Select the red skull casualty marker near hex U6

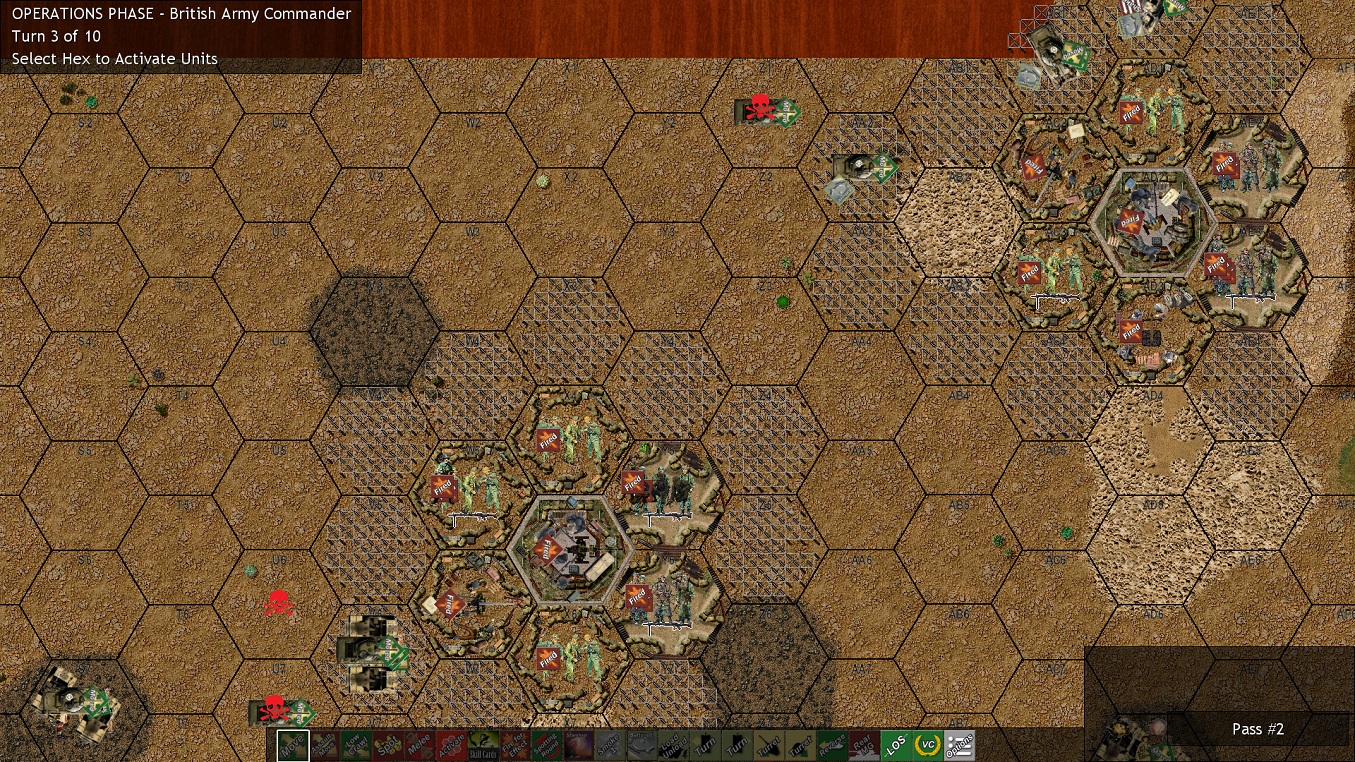click(x=278, y=602)
